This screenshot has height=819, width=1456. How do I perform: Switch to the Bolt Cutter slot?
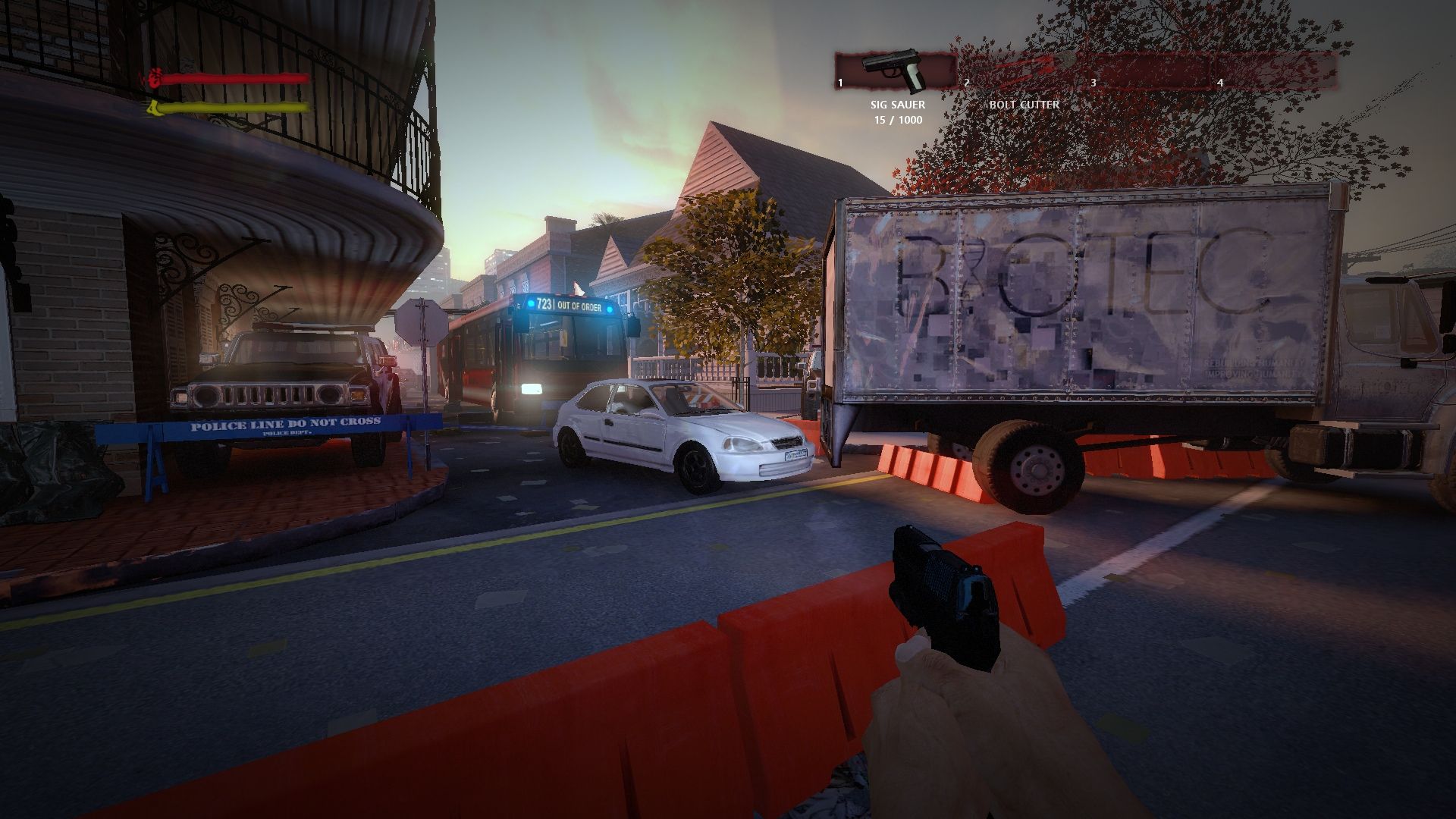tap(1024, 72)
